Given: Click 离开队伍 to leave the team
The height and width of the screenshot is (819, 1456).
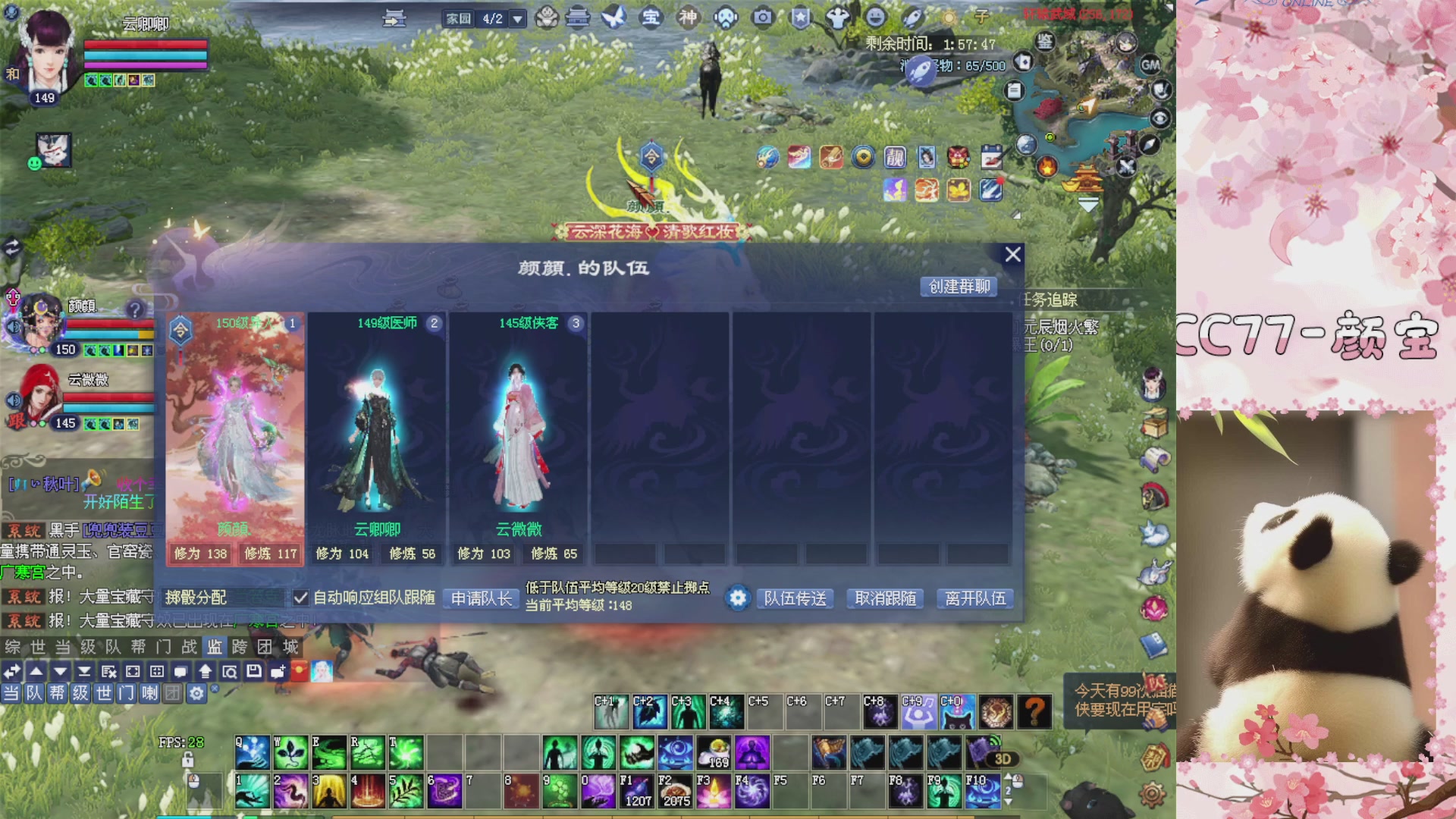Looking at the screenshot, I should 975,599.
